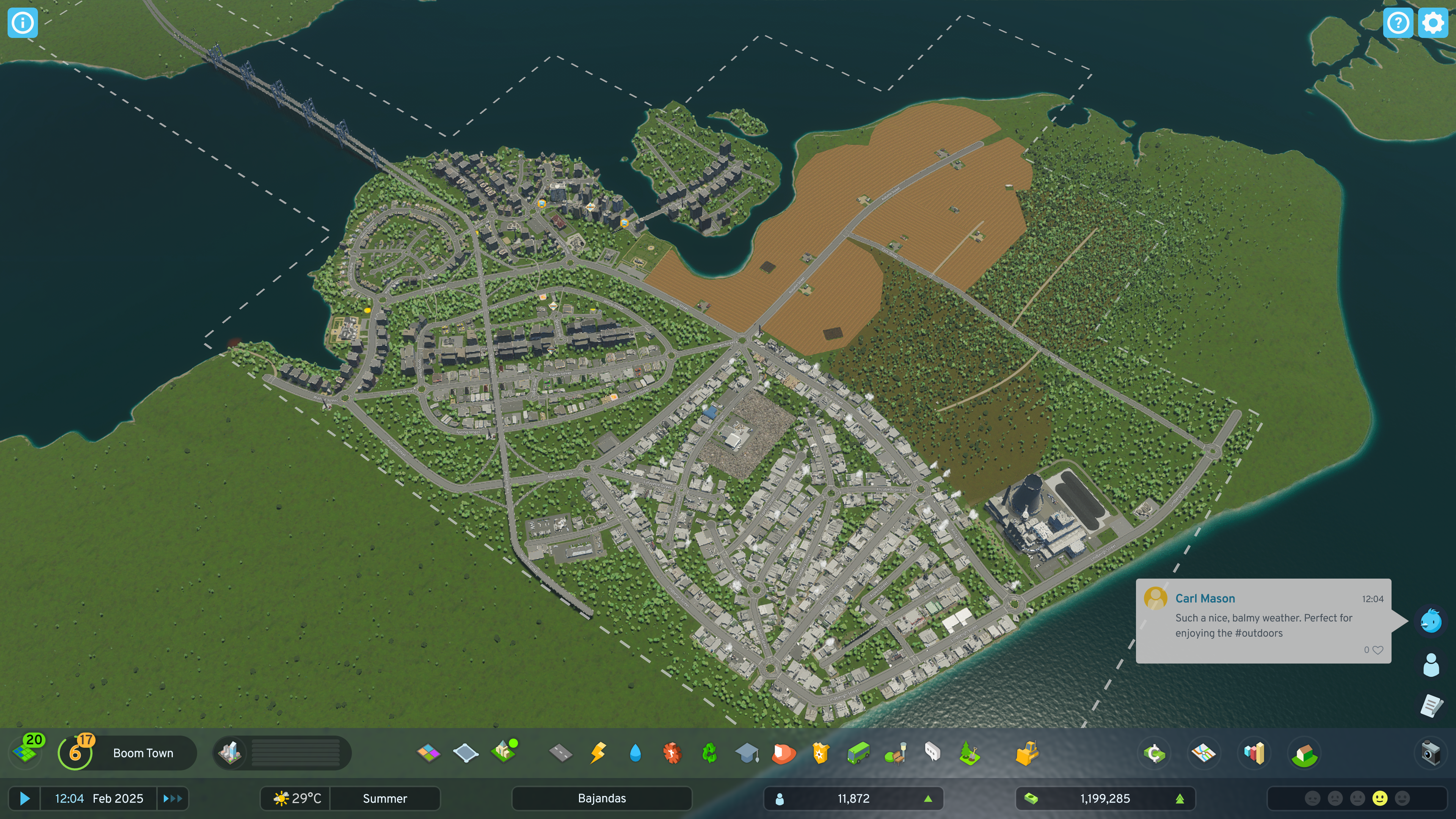
Task: Change simulation speed with the triple-arrow button
Action: tap(173, 798)
